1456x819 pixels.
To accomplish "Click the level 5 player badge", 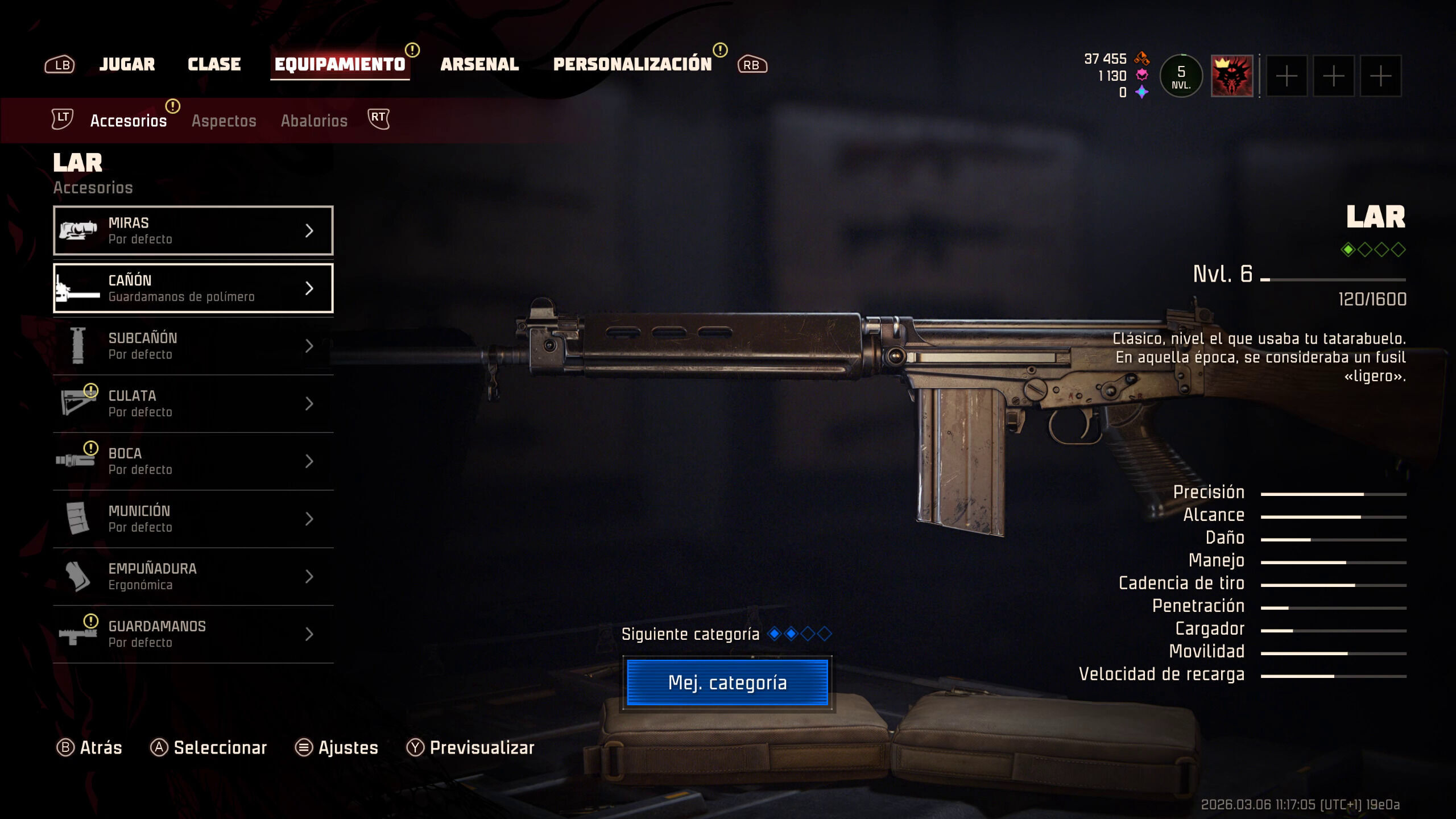I will pos(1181,76).
